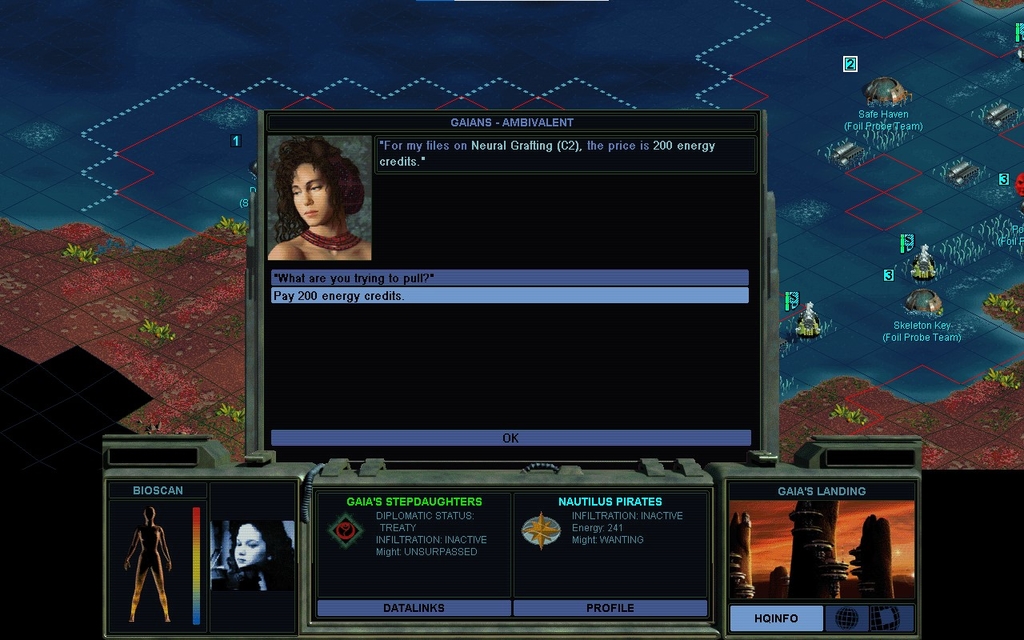Choose "What are you trying to pull?" reply
Viewport: 1024px width, 640px height.
pos(509,278)
